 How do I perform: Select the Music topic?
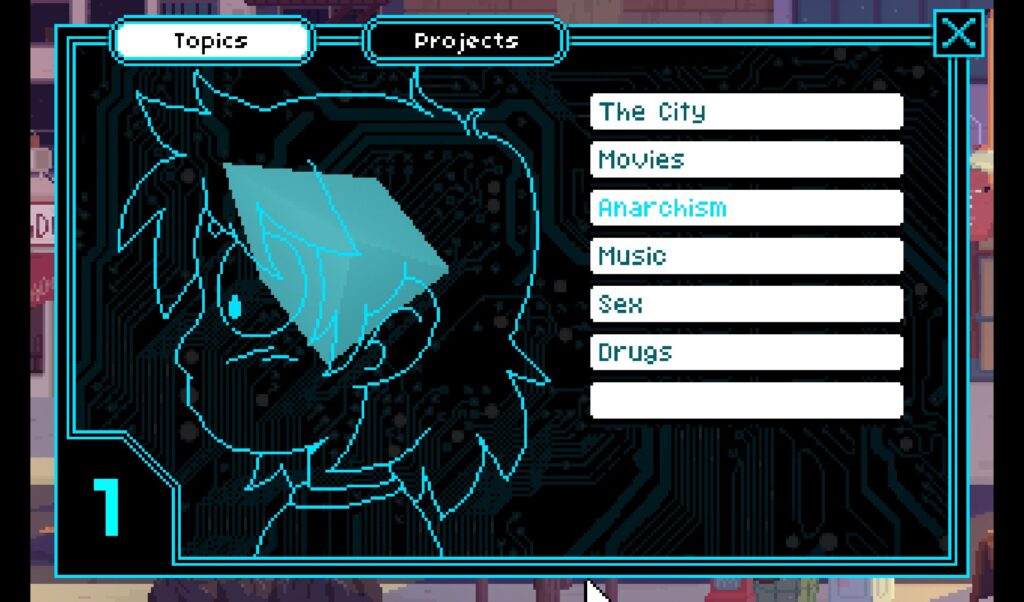tap(746, 256)
